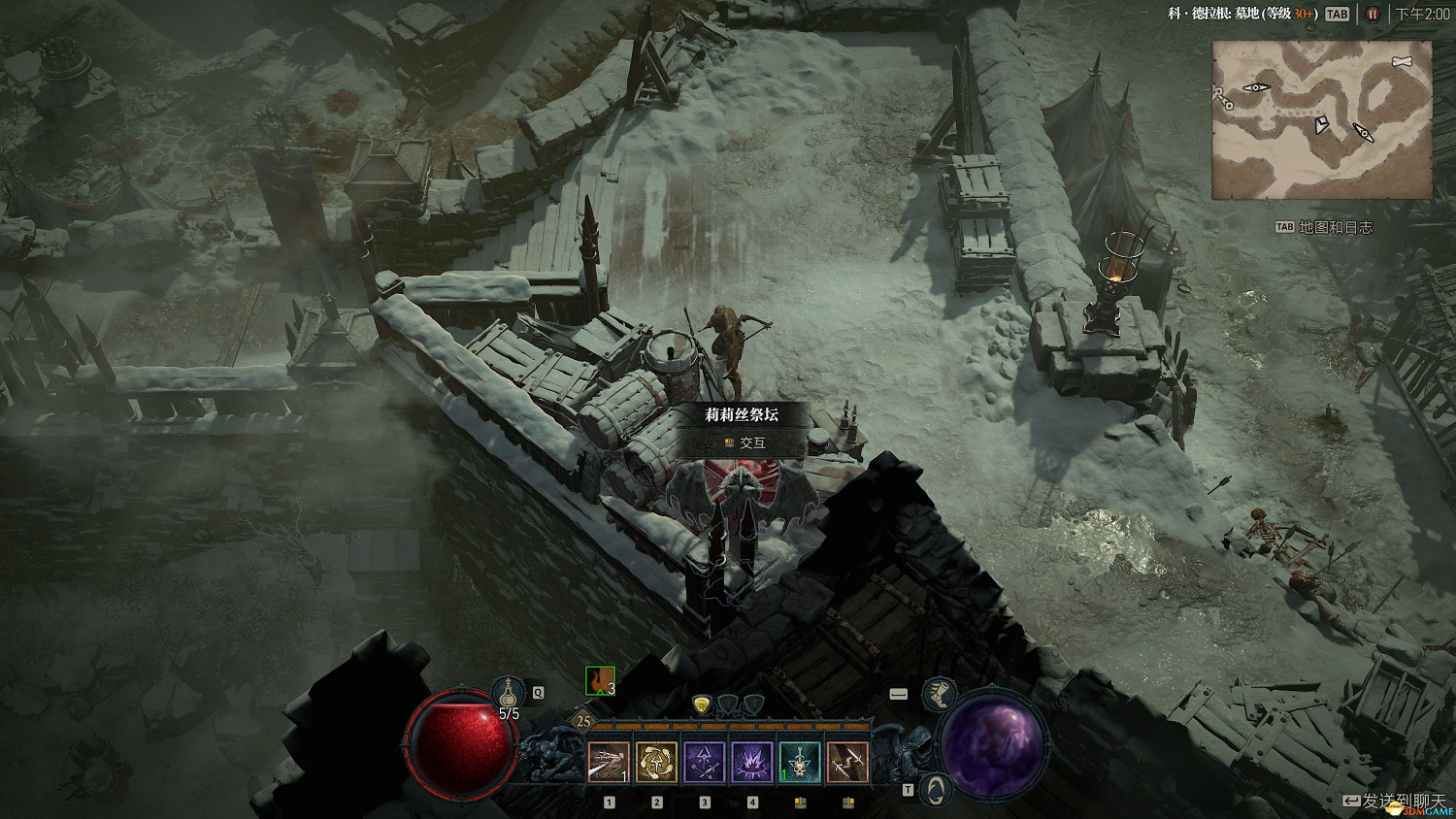Click the round red emblem beside the clock

click(x=1372, y=14)
